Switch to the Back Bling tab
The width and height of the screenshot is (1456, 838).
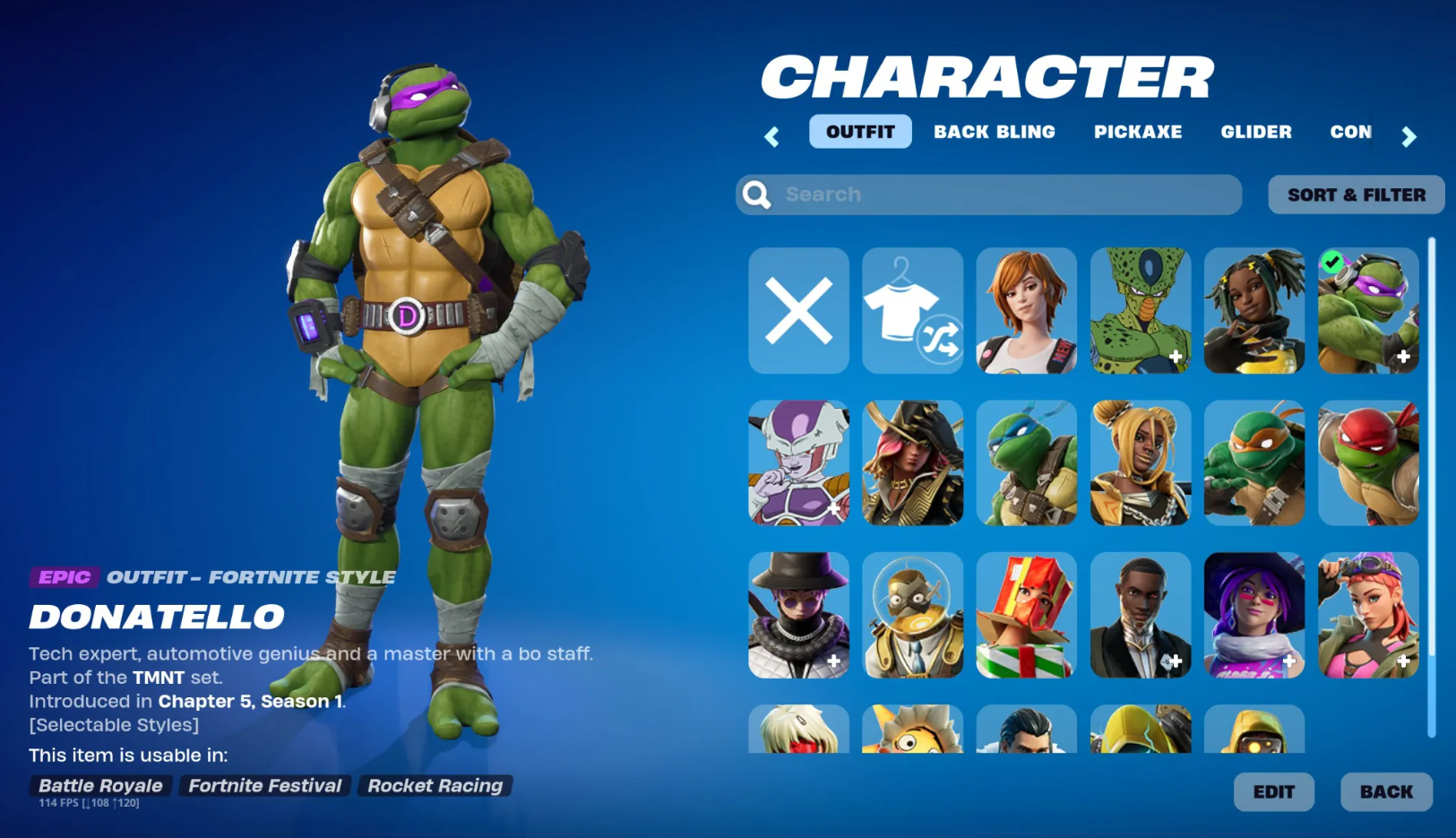coord(995,132)
